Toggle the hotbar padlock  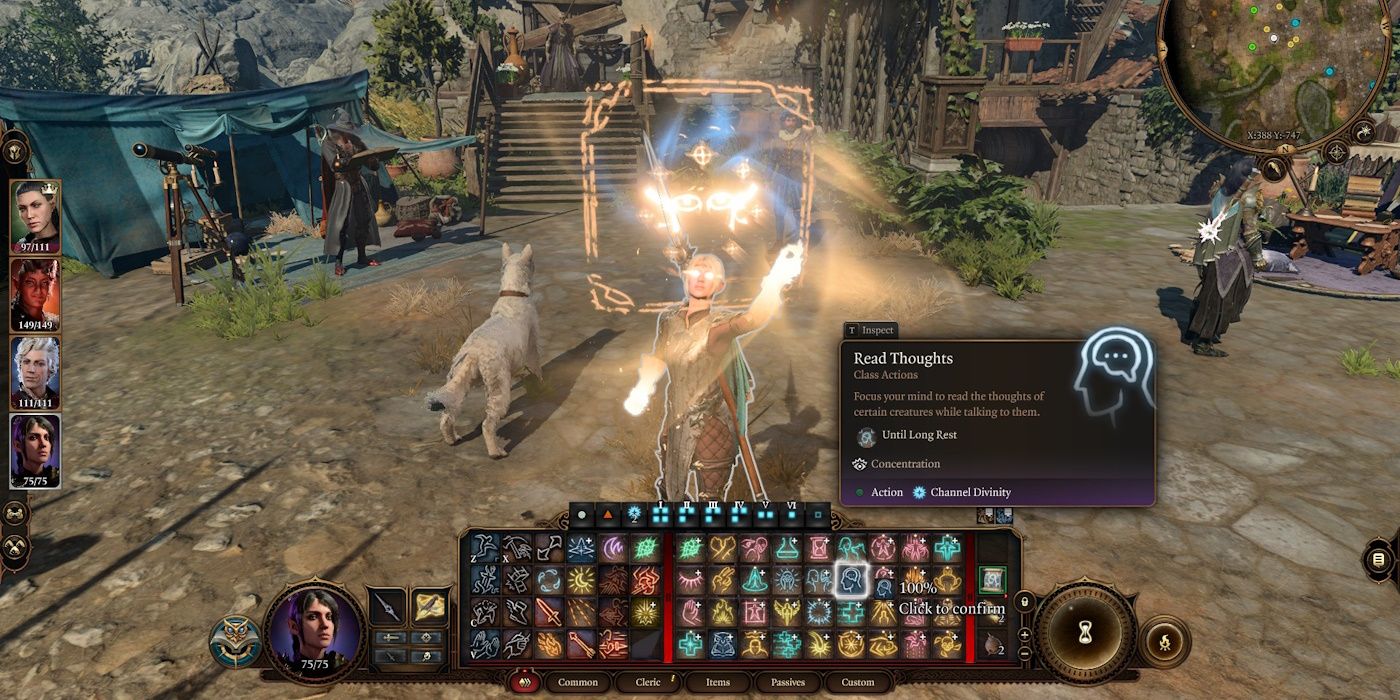(1023, 602)
